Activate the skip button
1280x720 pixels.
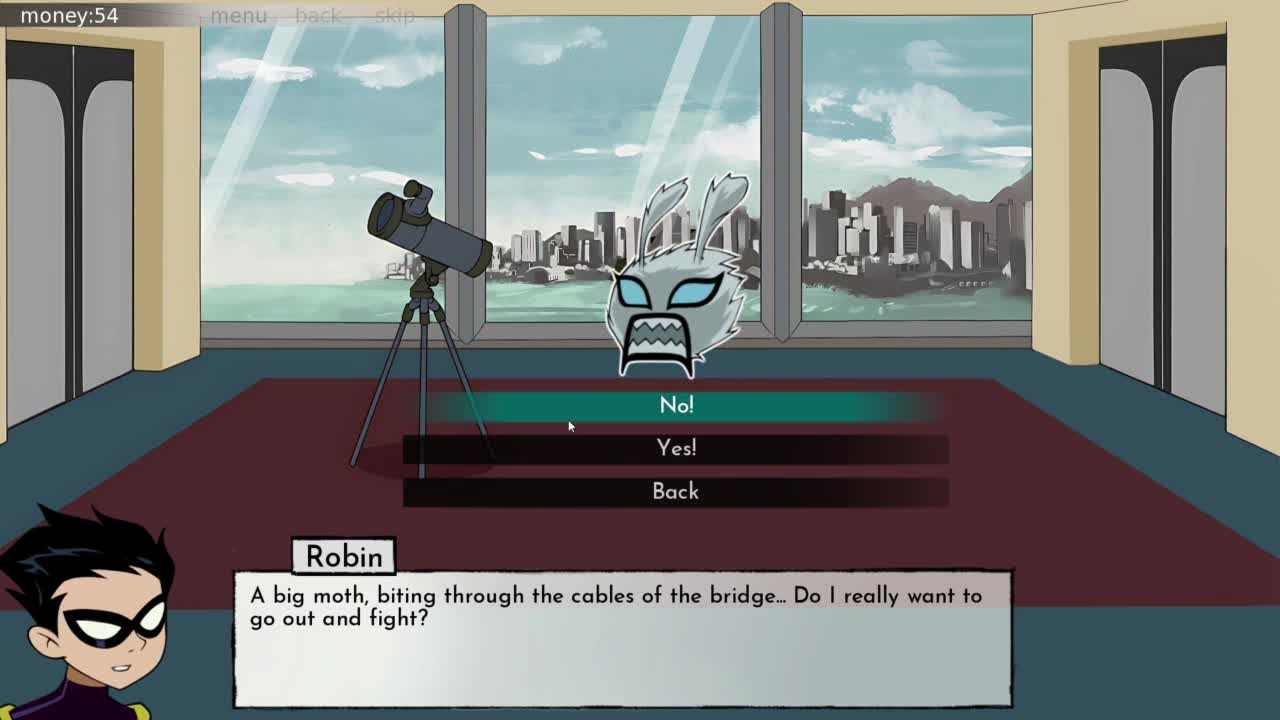coord(395,16)
